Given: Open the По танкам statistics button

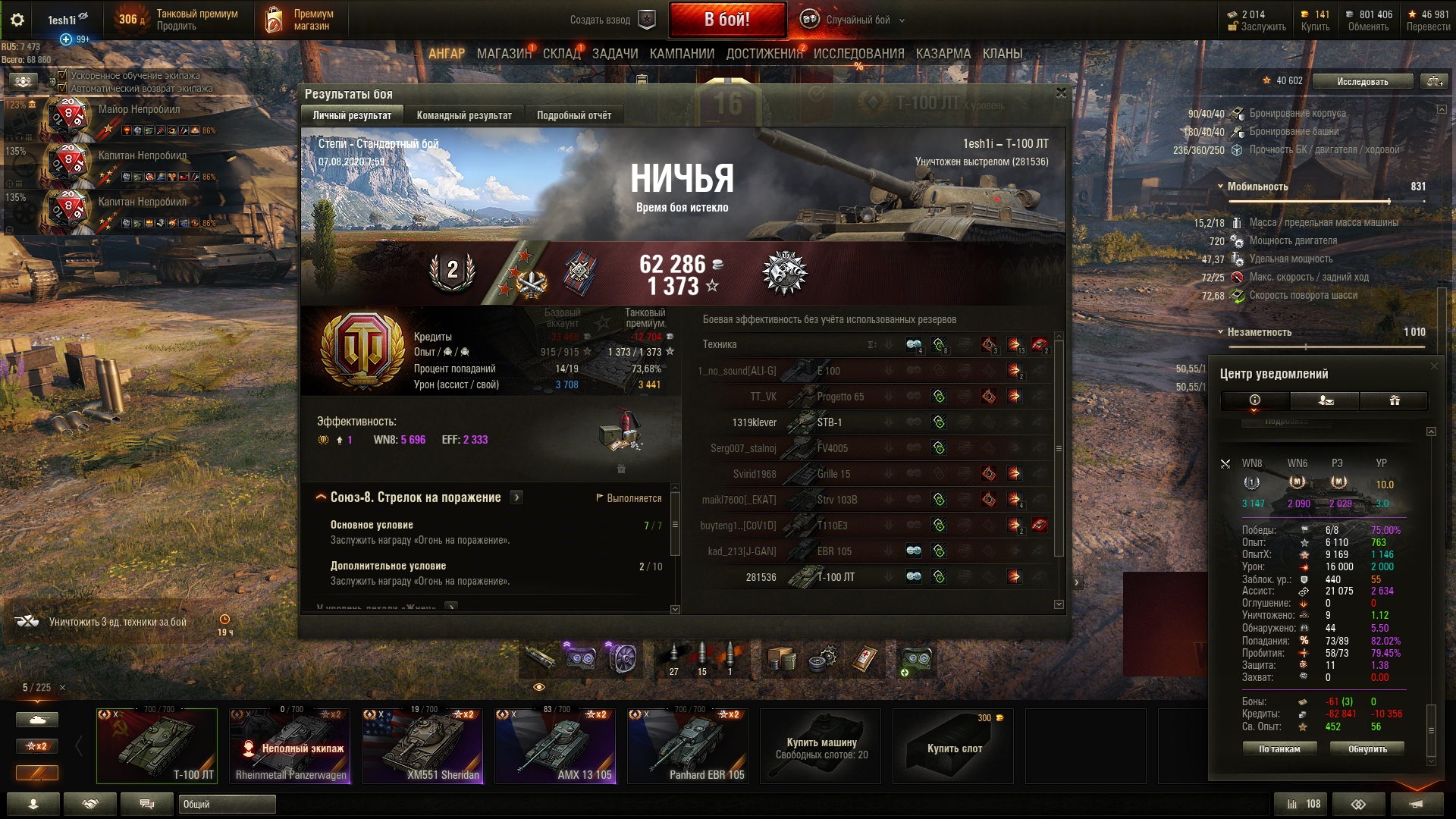Looking at the screenshot, I should click(1279, 748).
